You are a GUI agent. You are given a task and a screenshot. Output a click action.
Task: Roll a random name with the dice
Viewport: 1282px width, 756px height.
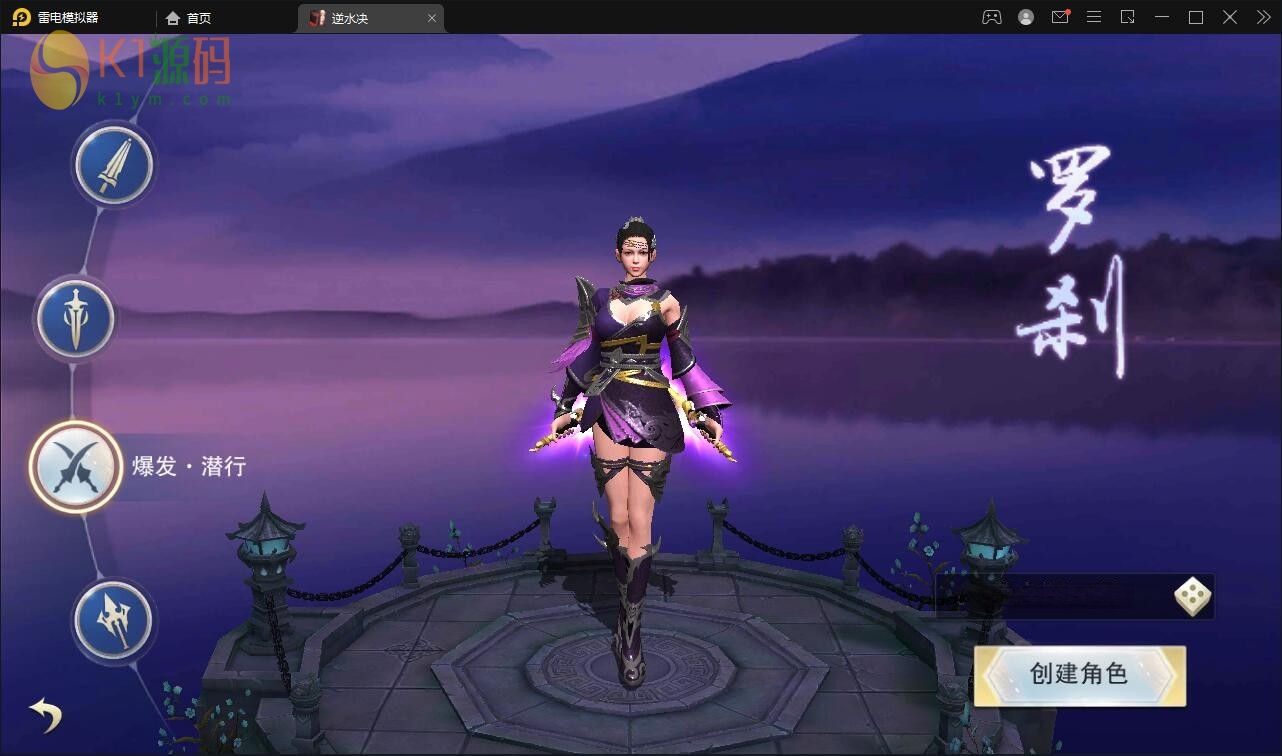[x=1192, y=597]
